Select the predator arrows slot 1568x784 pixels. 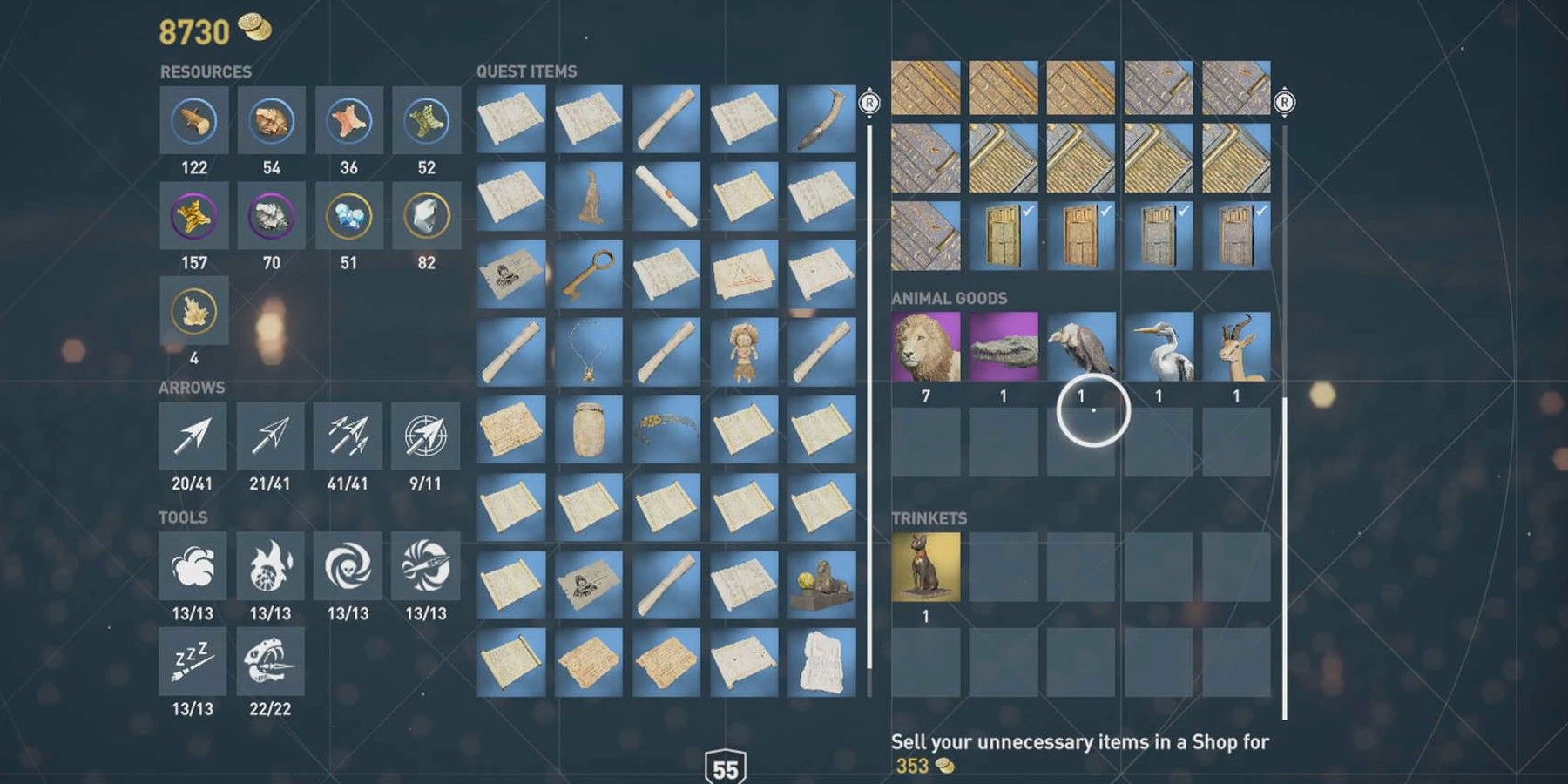point(427,436)
